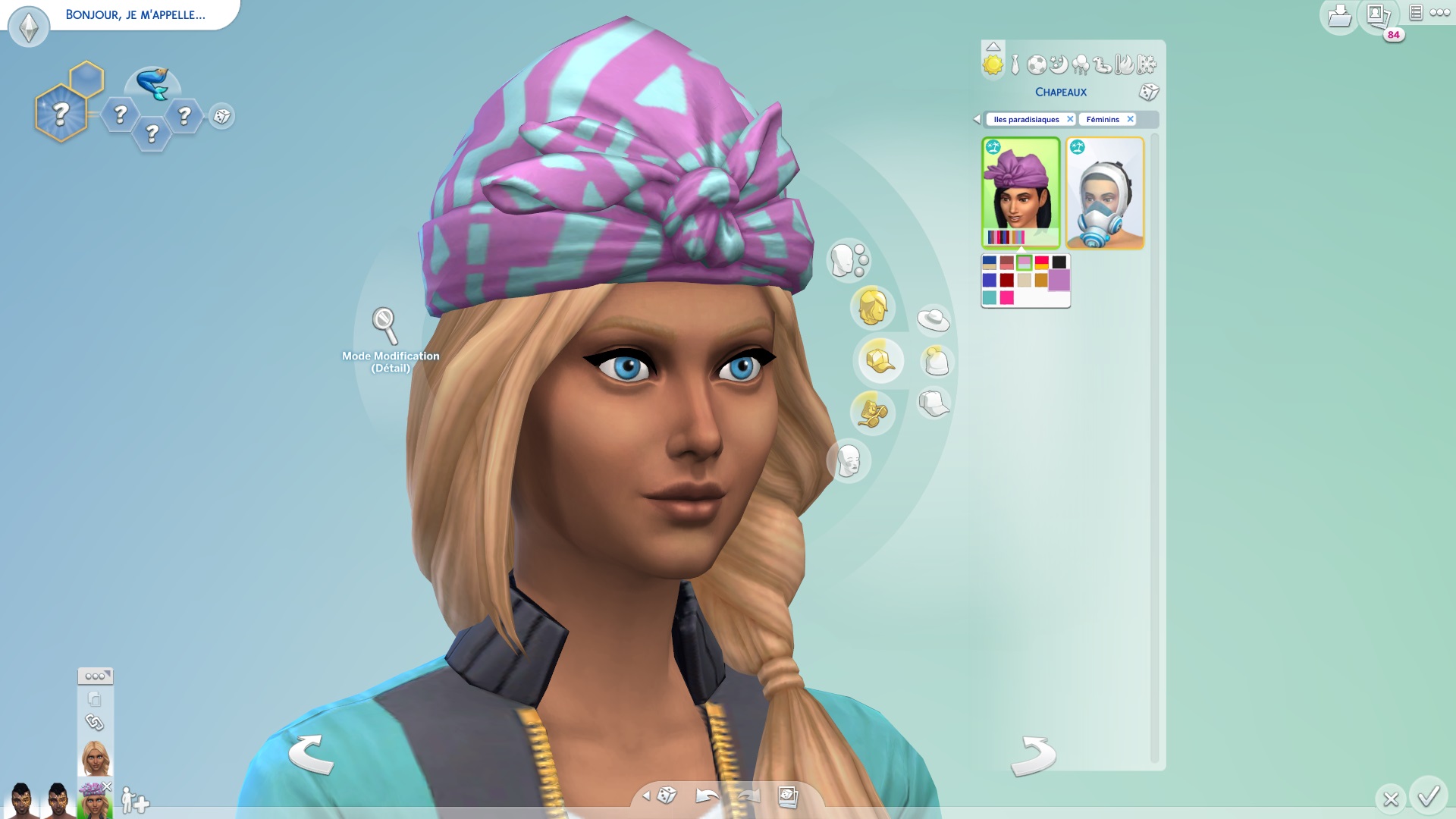Pick the black color swatch
Viewport: 1456px width, 819px height.
click(1059, 262)
